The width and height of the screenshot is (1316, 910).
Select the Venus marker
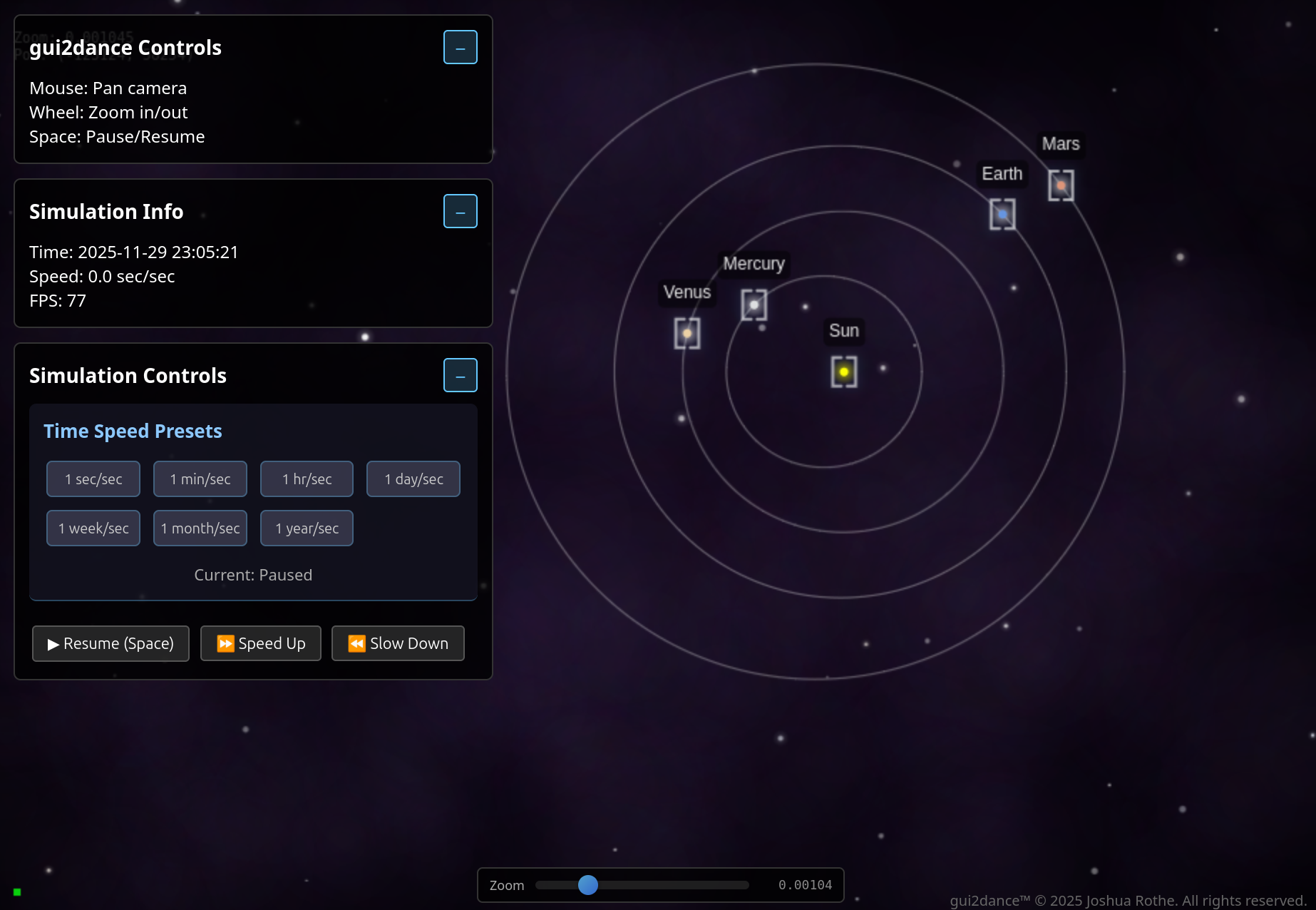(687, 333)
